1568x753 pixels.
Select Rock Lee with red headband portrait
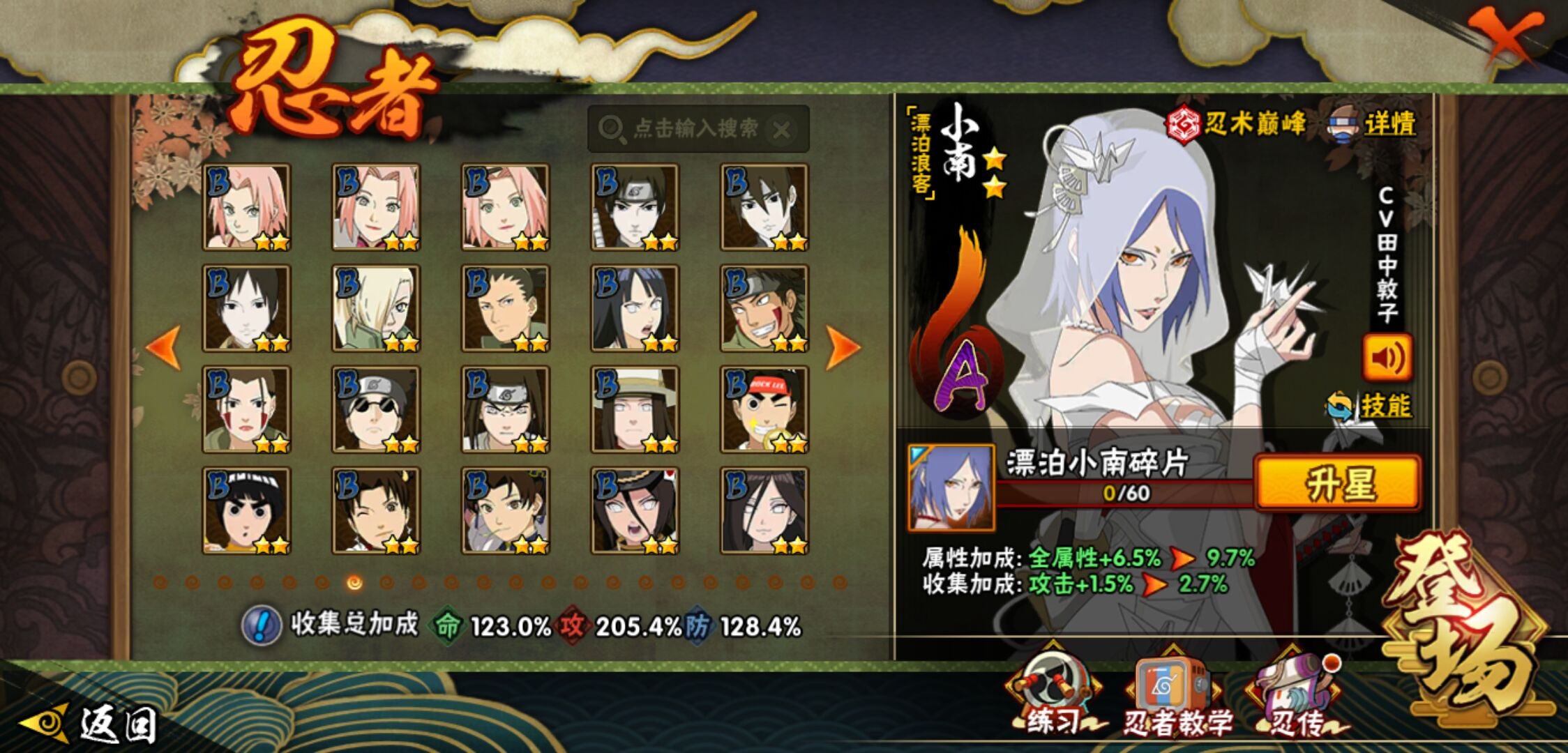click(x=764, y=410)
